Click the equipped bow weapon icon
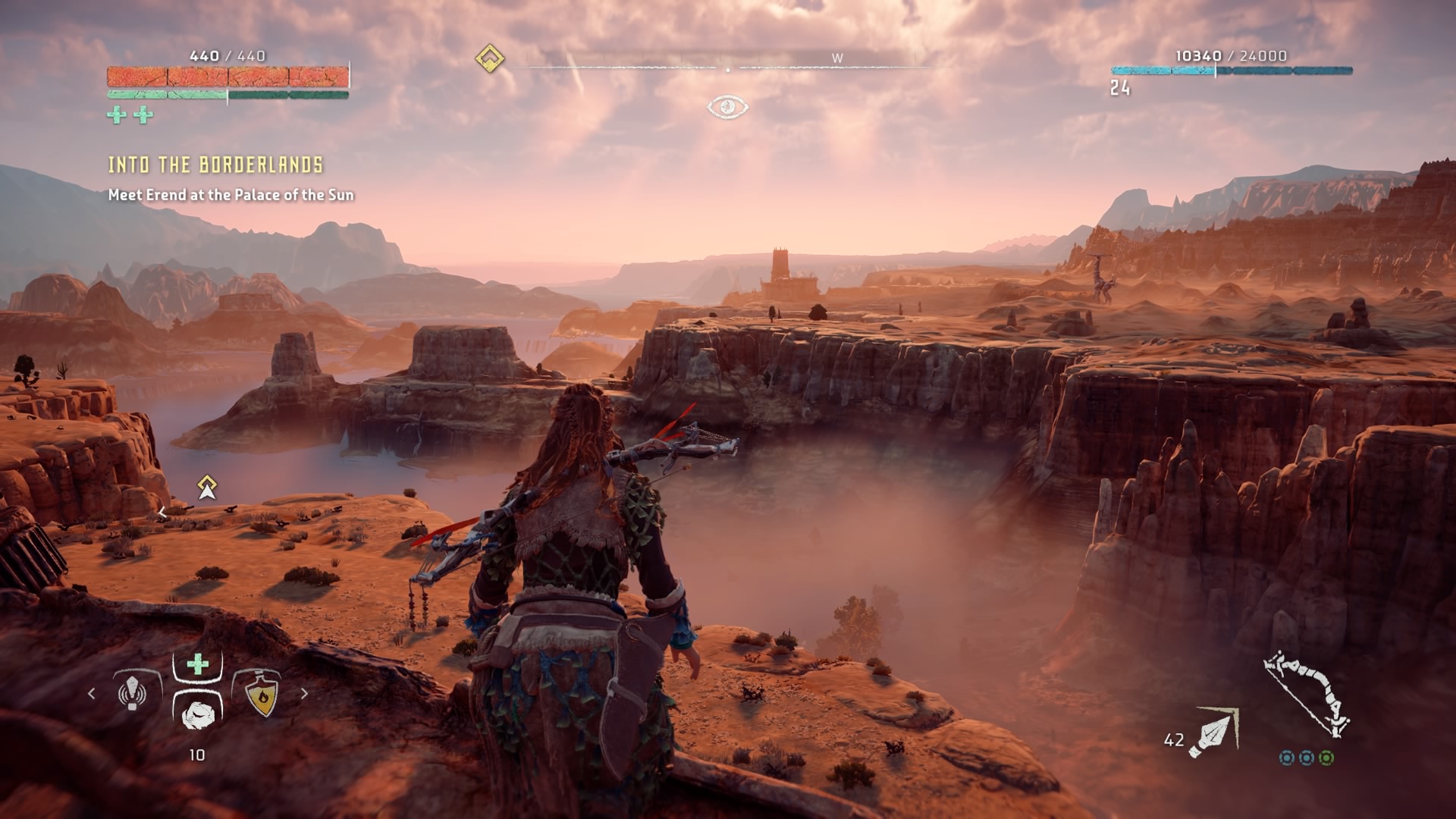Viewport: 1456px width, 819px height. point(1307,693)
